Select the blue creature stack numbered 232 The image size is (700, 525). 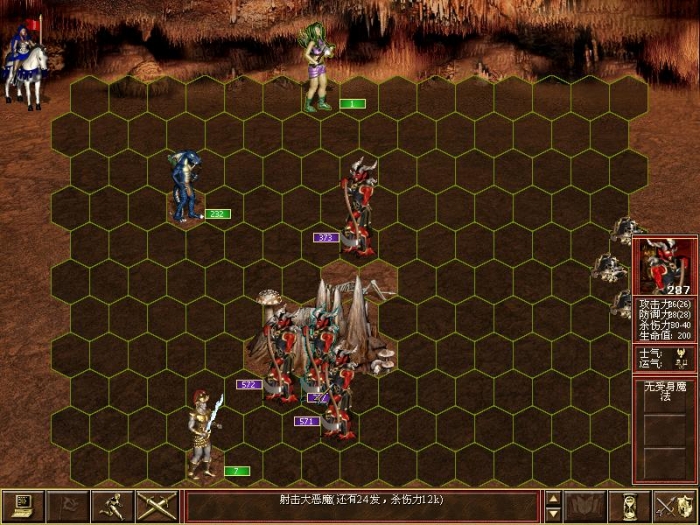(x=185, y=187)
